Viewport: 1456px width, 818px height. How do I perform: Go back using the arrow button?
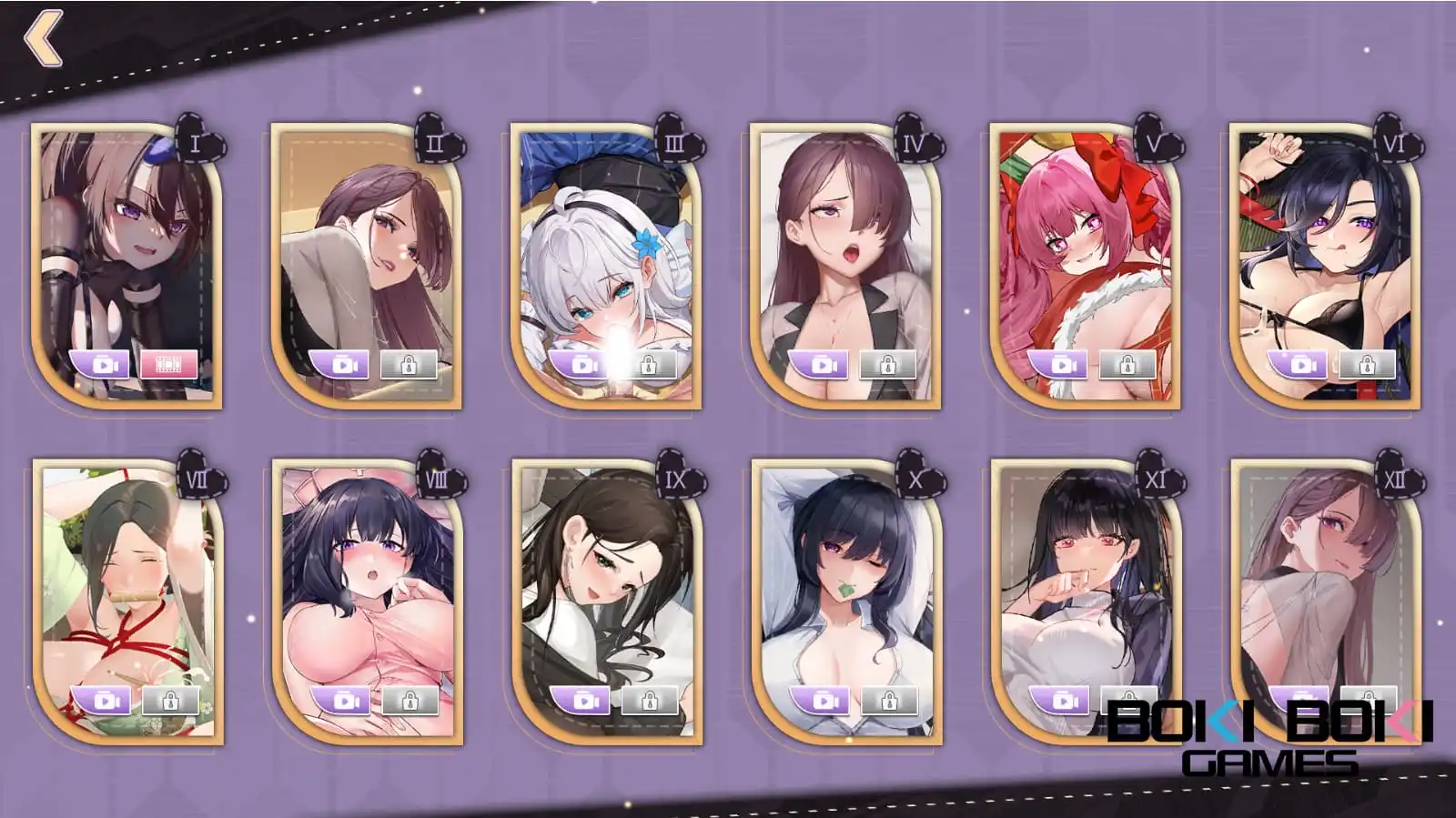(44, 39)
